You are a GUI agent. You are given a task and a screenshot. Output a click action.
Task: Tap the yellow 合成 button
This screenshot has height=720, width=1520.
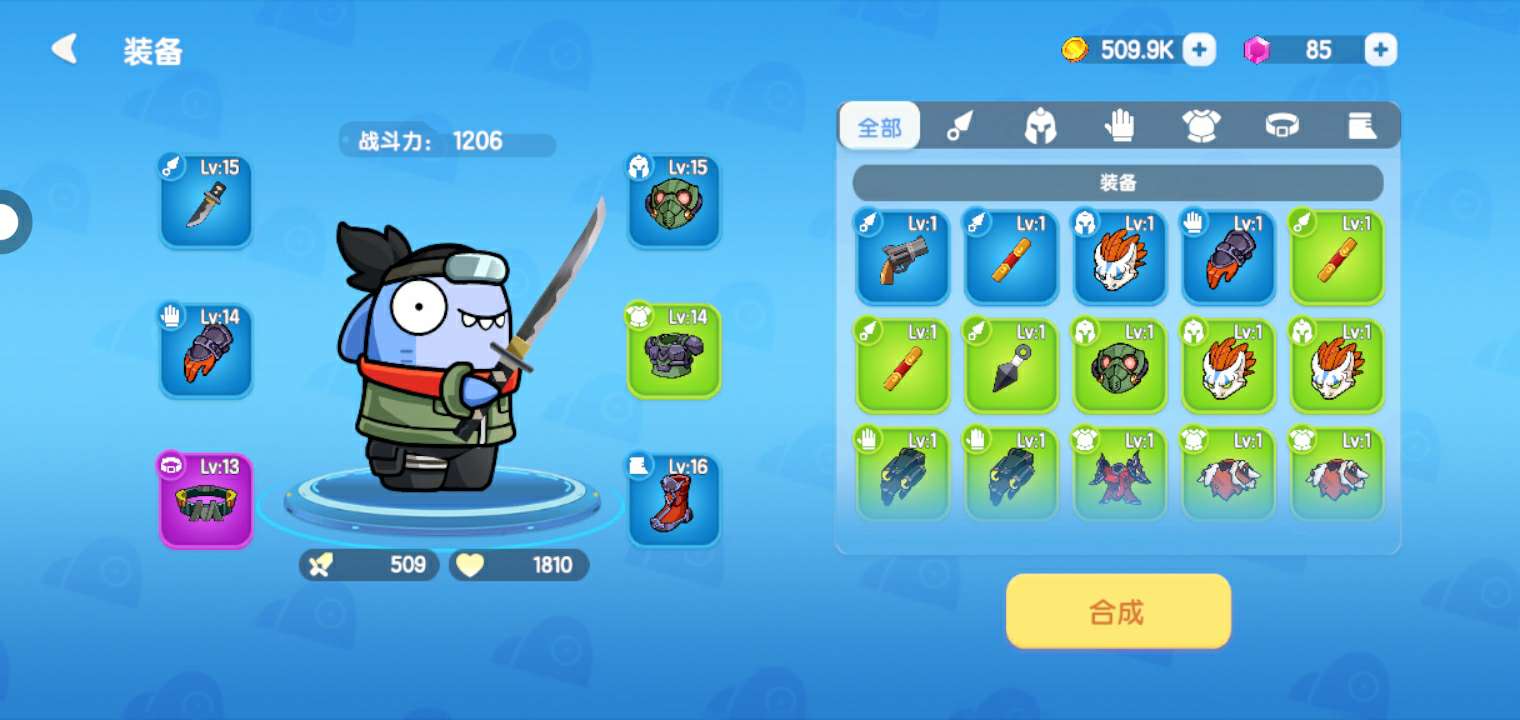(x=1117, y=611)
